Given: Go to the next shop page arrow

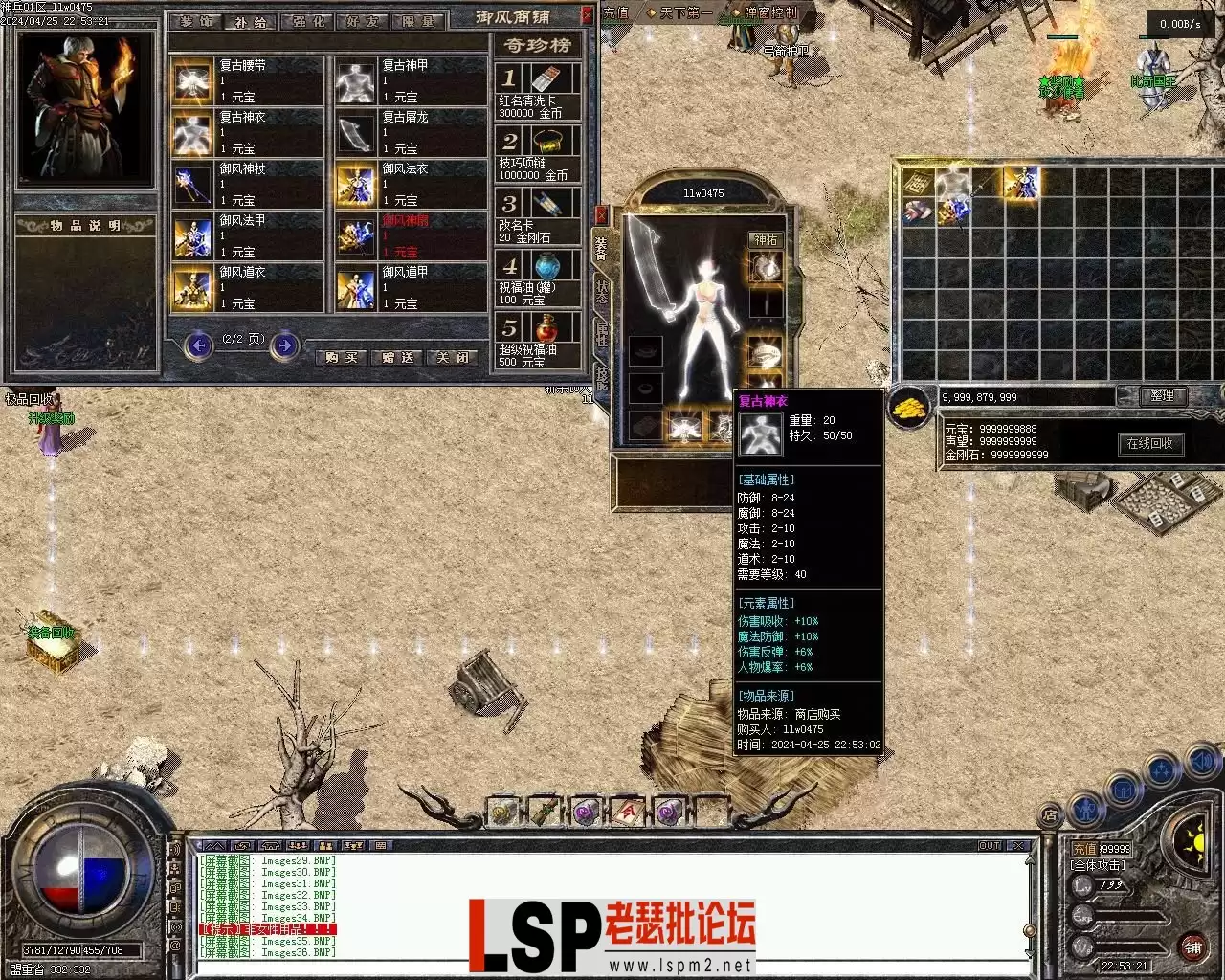Looking at the screenshot, I should click(284, 345).
